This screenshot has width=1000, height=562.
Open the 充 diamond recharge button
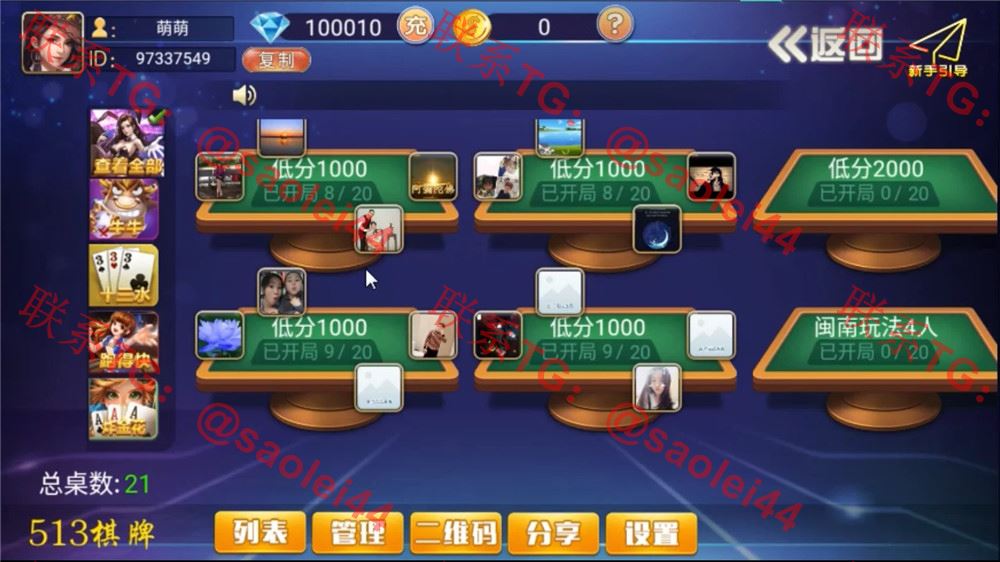tap(414, 26)
